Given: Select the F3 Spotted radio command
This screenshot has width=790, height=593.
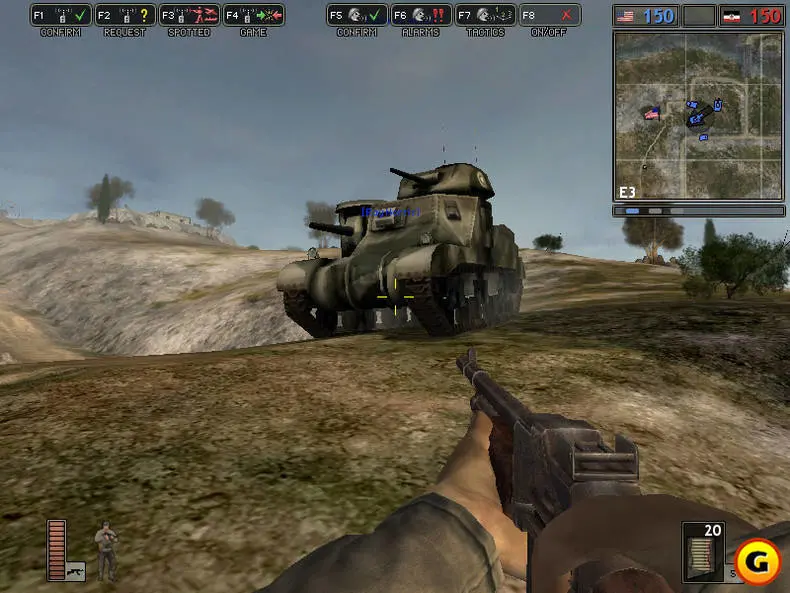Looking at the screenshot, I should 189,16.
